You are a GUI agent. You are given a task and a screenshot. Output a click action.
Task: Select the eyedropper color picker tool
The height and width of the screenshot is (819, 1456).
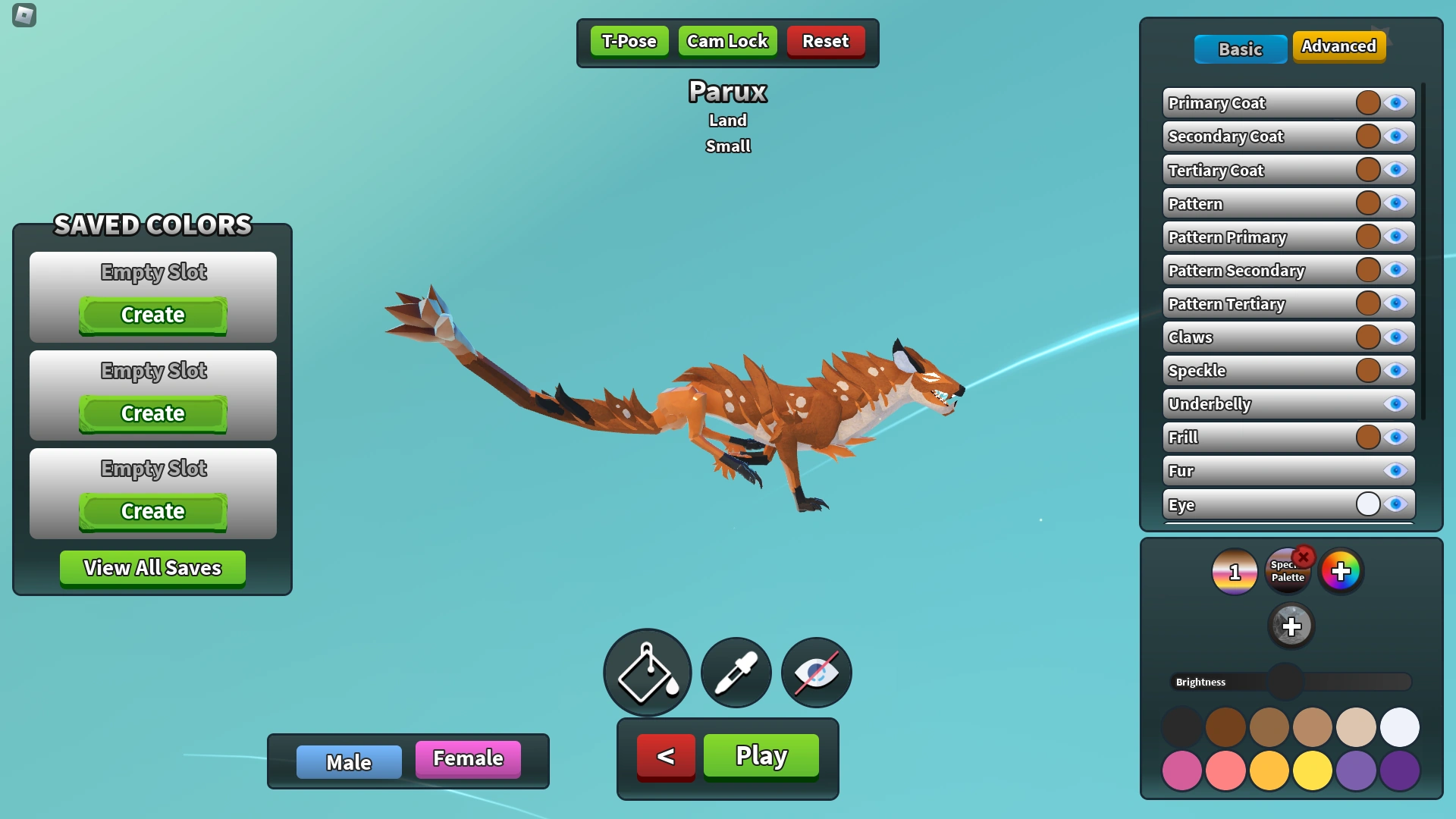point(735,673)
